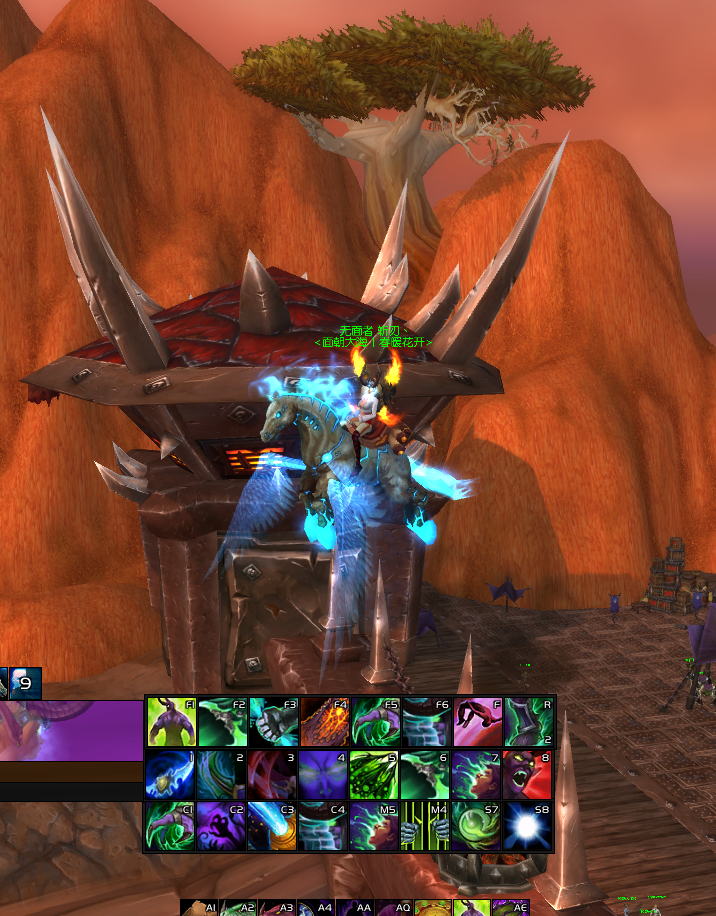Trigger the green eye beam ability on 5

click(x=376, y=774)
